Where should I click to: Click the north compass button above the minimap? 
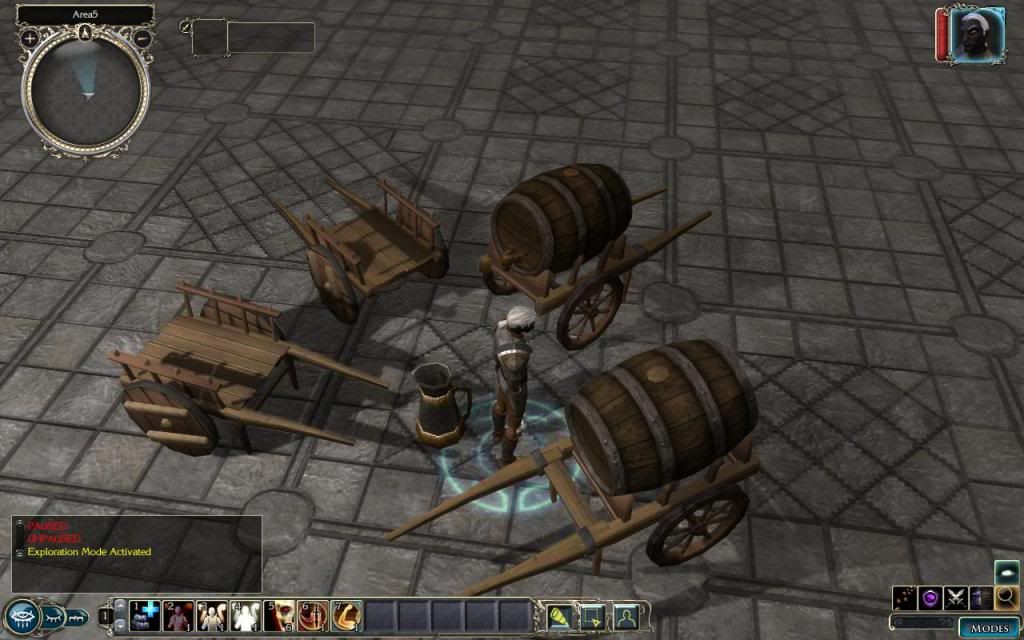[x=87, y=32]
